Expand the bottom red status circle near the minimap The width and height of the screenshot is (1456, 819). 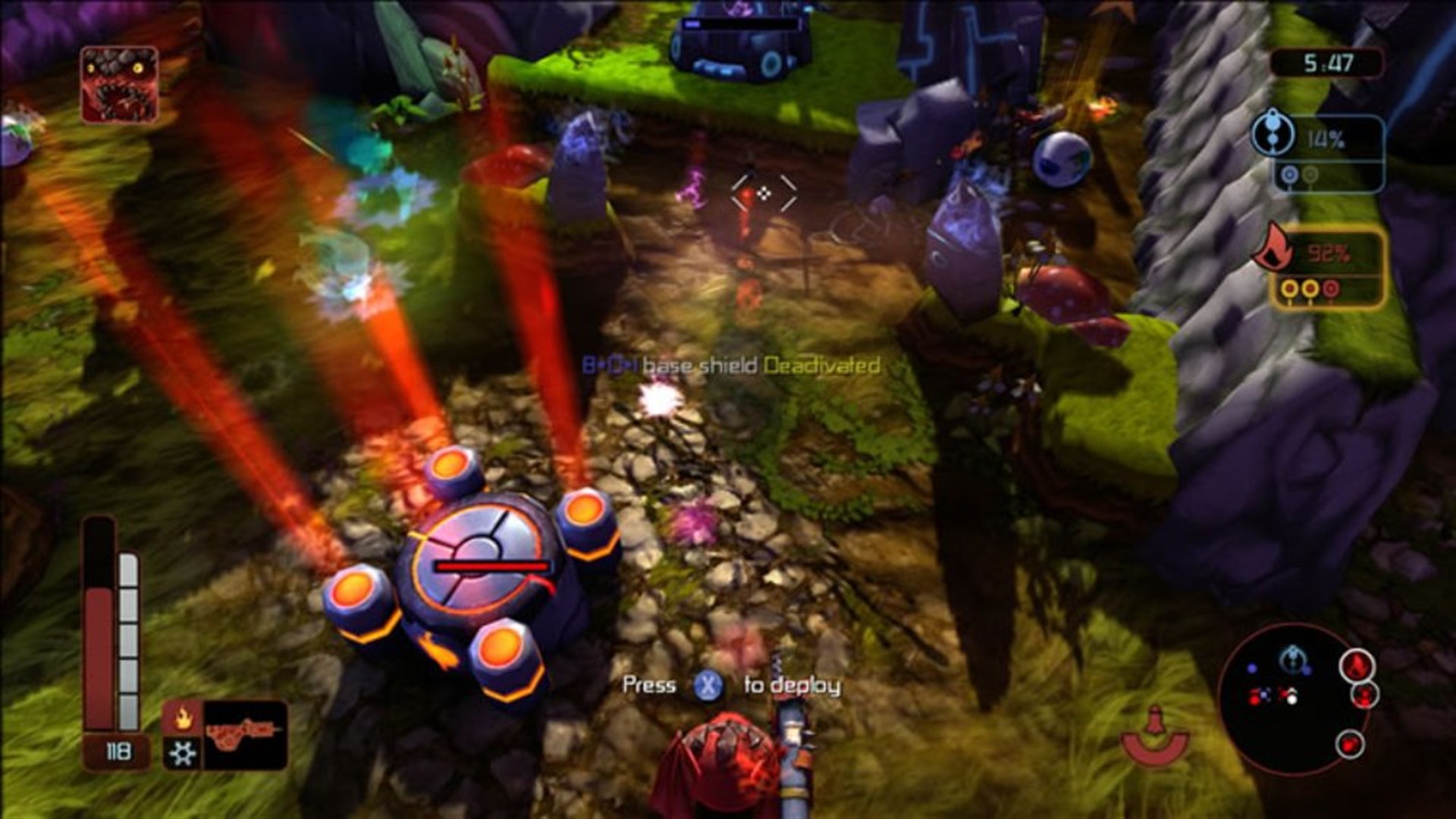click(1350, 745)
